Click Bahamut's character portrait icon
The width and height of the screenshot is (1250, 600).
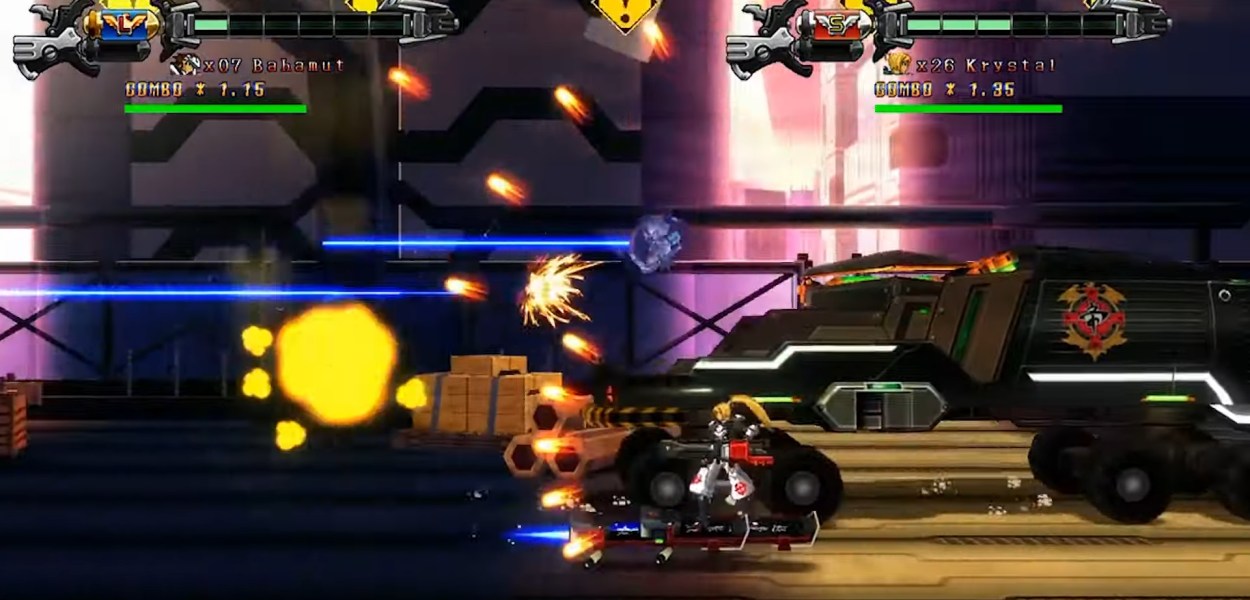tap(185, 65)
